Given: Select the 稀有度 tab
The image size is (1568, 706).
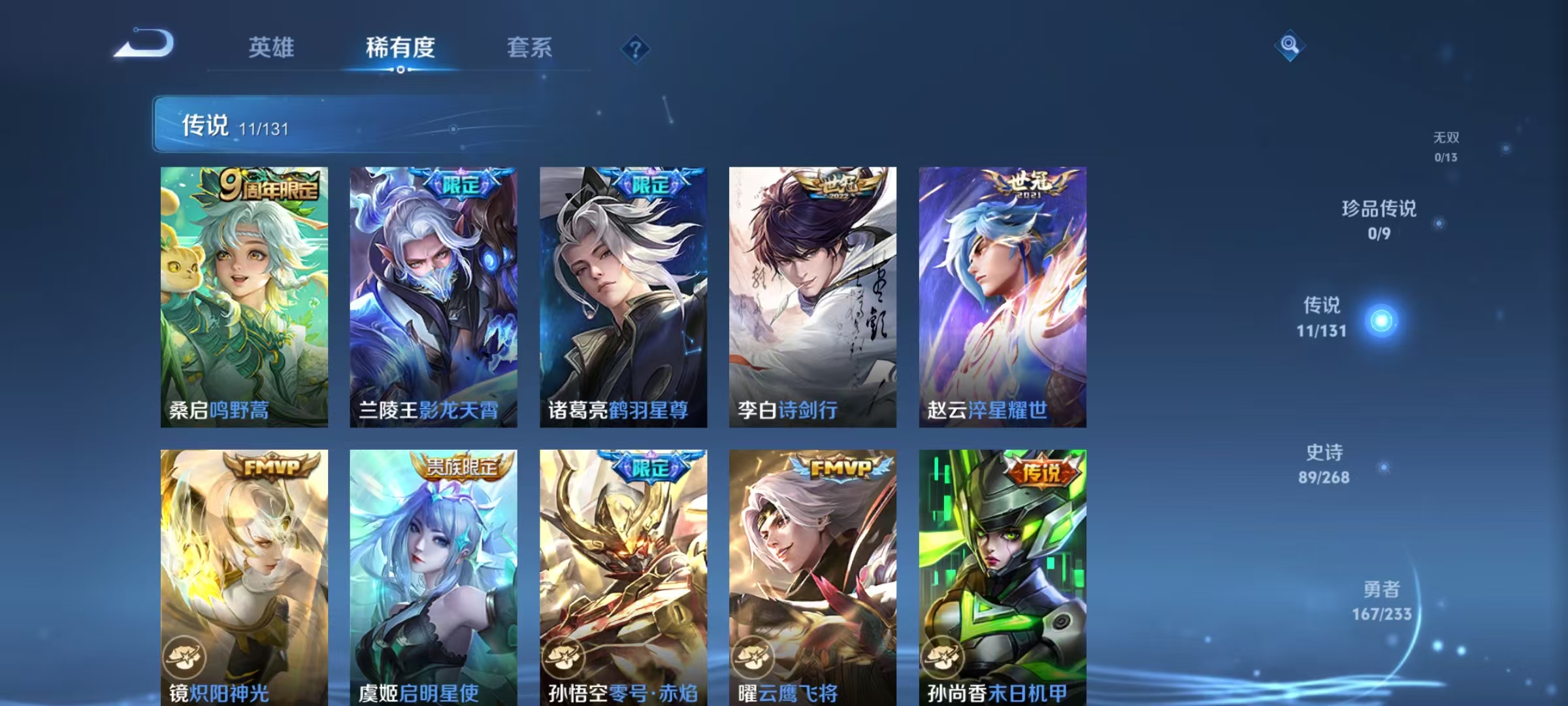Looking at the screenshot, I should [400, 47].
